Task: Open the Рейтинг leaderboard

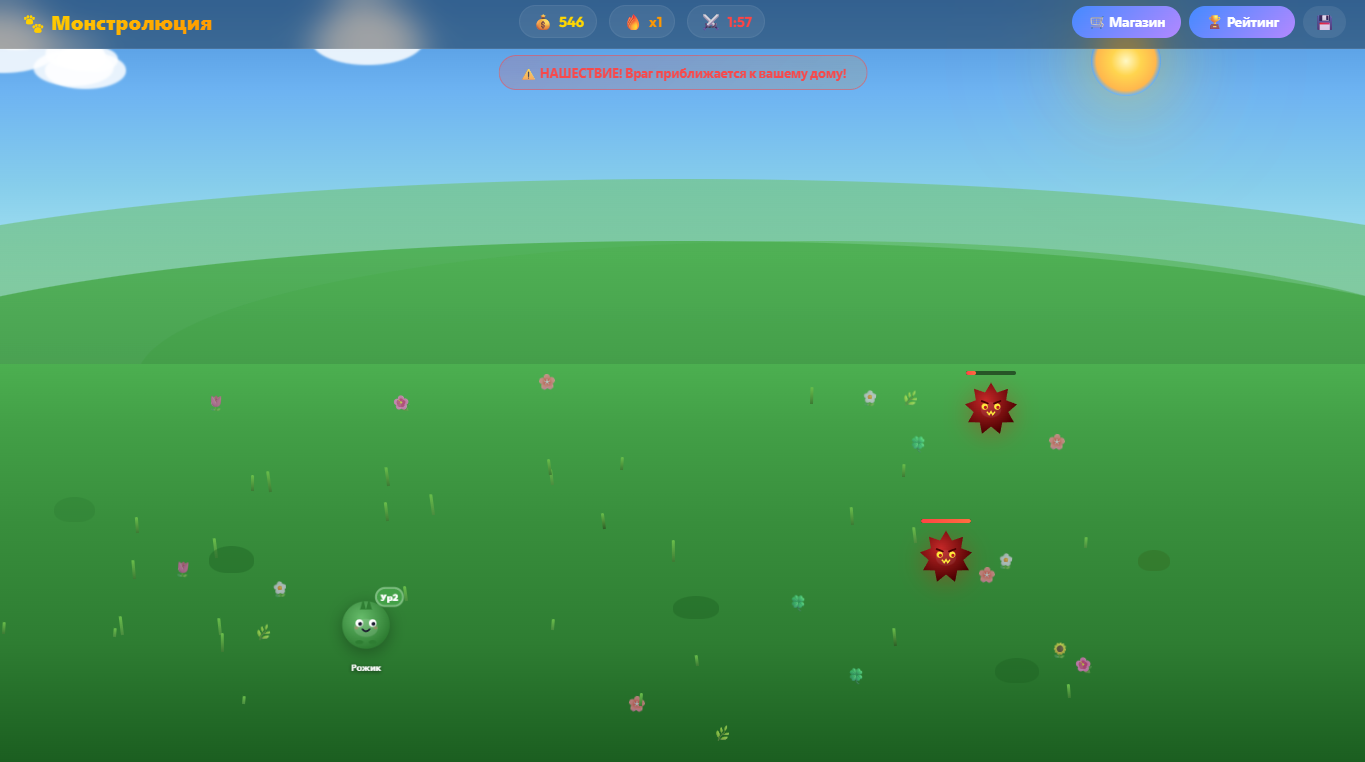Action: pos(1242,21)
